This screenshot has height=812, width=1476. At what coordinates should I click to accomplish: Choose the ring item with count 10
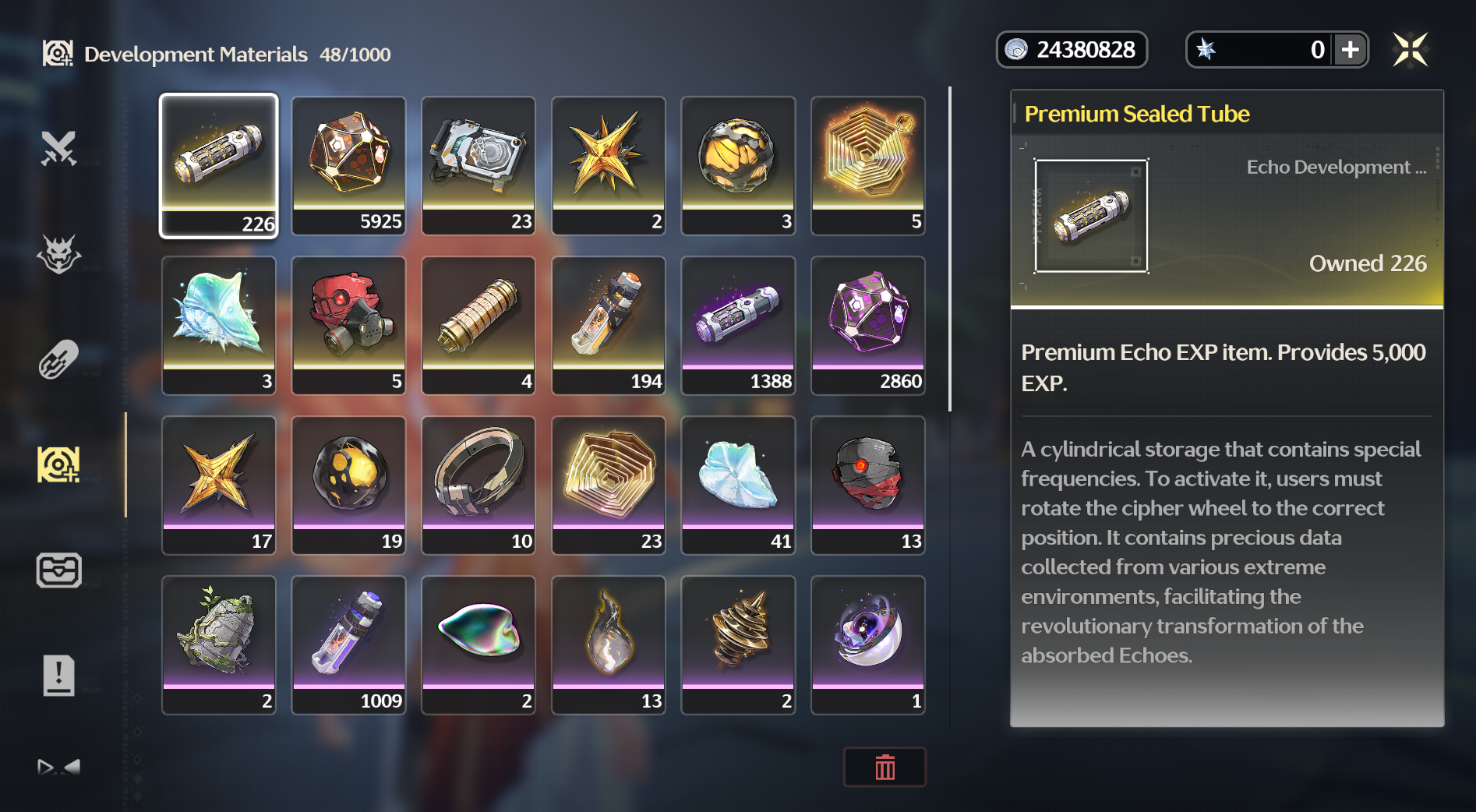tap(478, 485)
